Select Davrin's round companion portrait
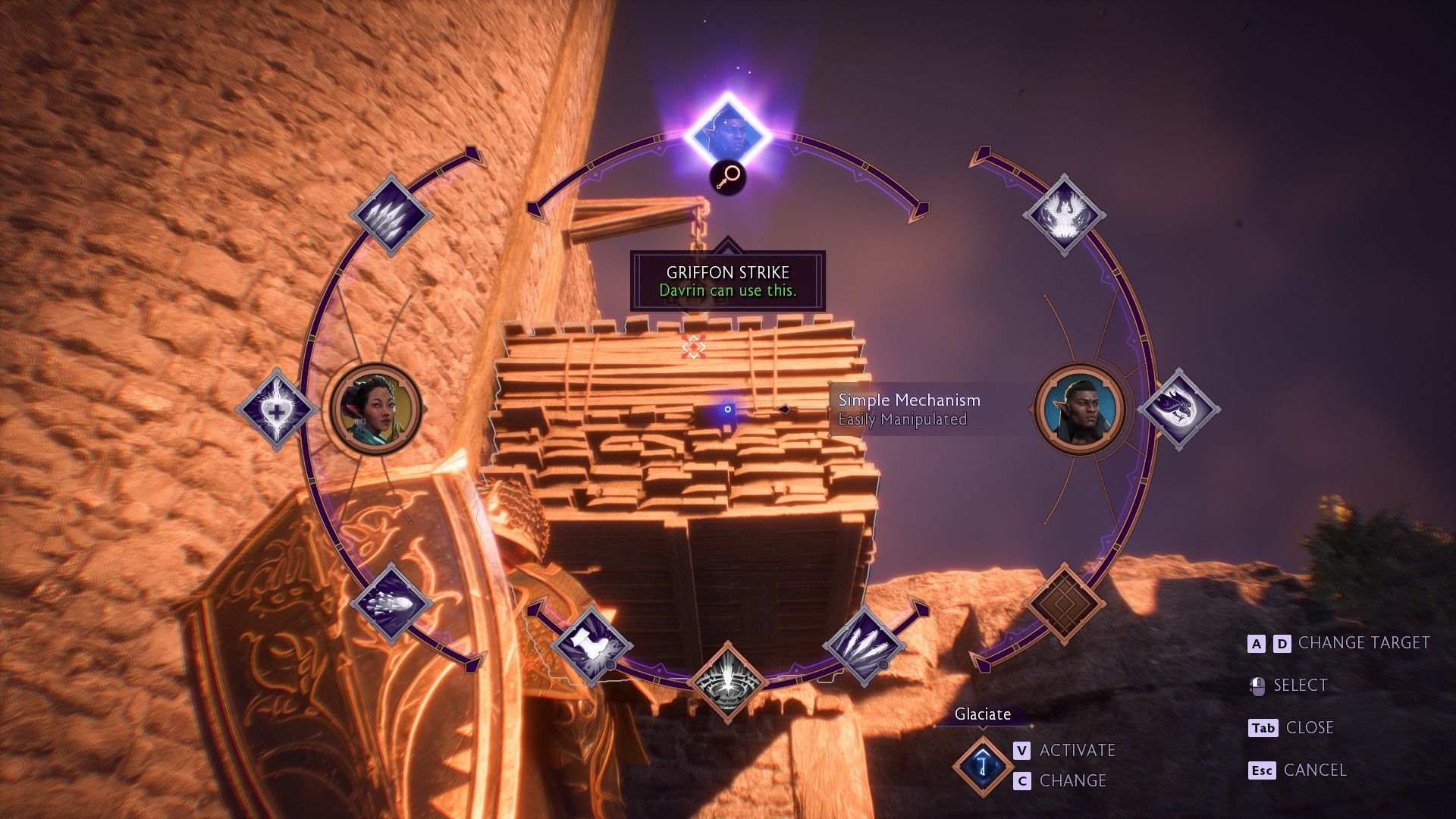 1080,409
